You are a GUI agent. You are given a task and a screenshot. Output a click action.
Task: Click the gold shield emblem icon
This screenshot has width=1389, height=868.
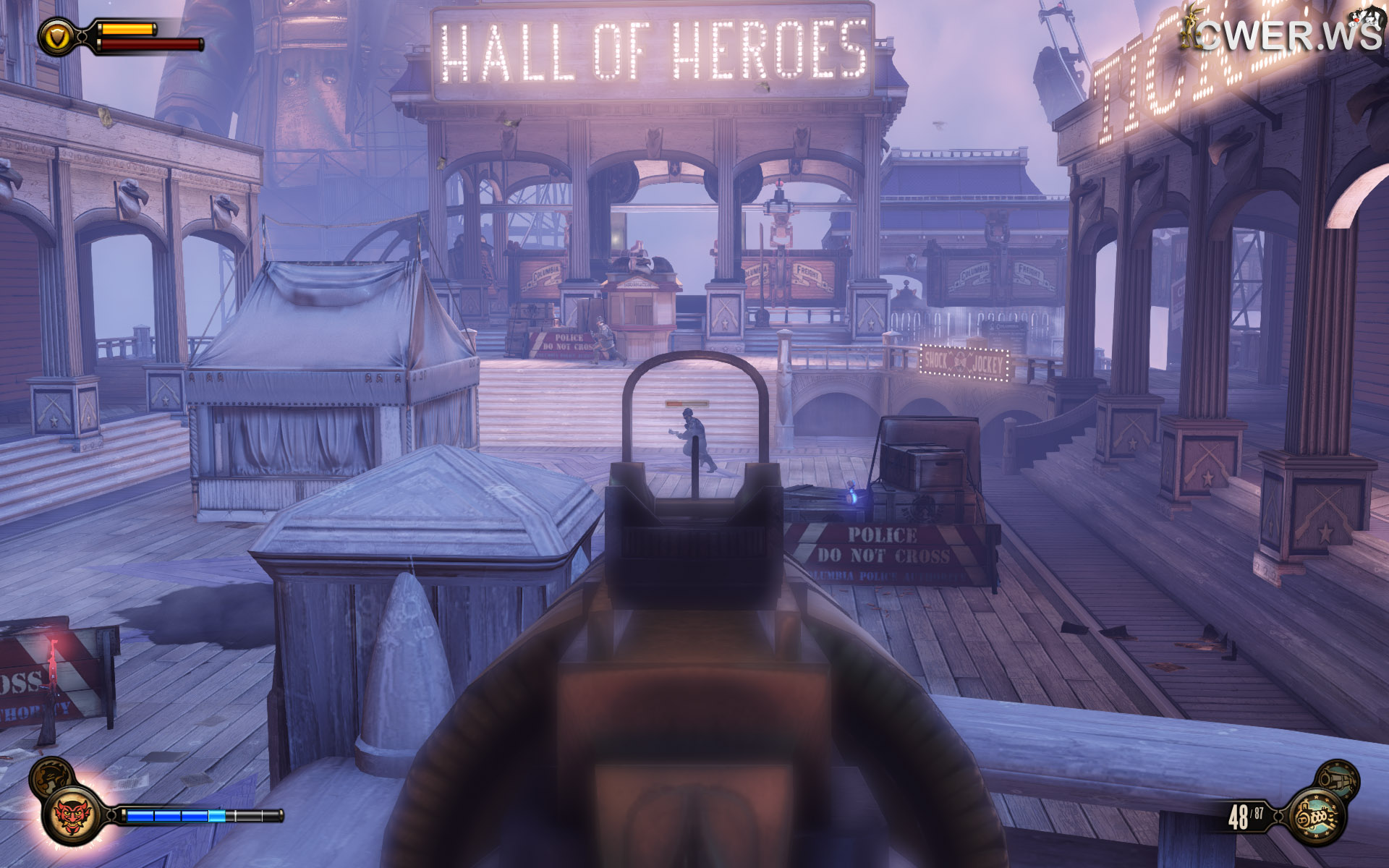(56, 36)
